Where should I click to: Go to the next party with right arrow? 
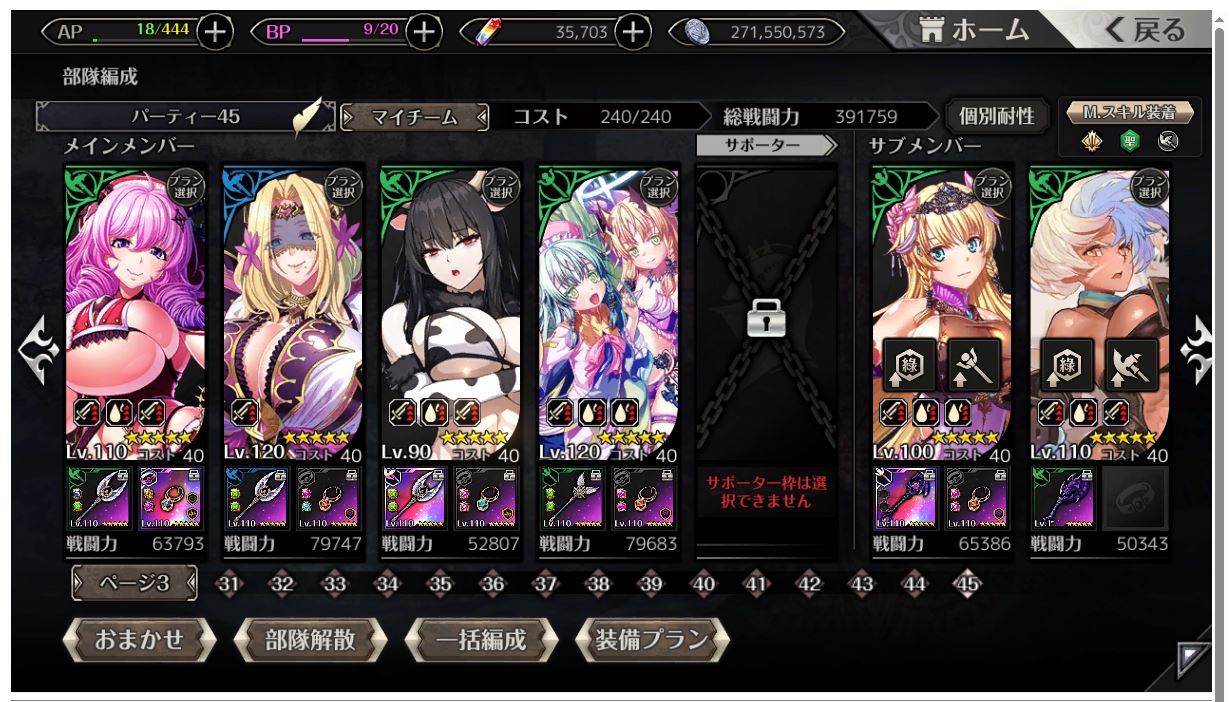tap(1196, 352)
